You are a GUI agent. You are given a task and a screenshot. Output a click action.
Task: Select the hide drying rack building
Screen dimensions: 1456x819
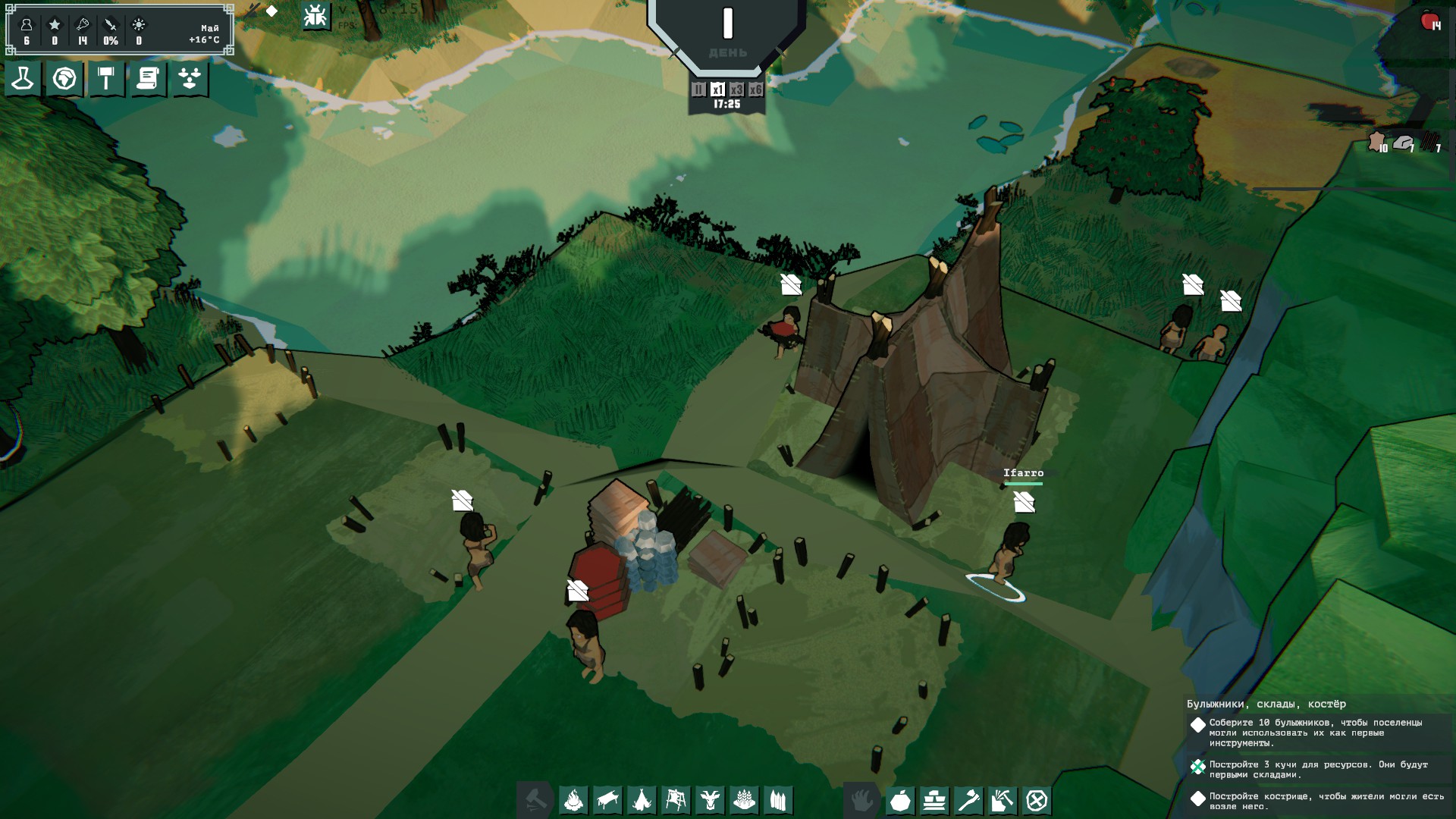[676, 800]
